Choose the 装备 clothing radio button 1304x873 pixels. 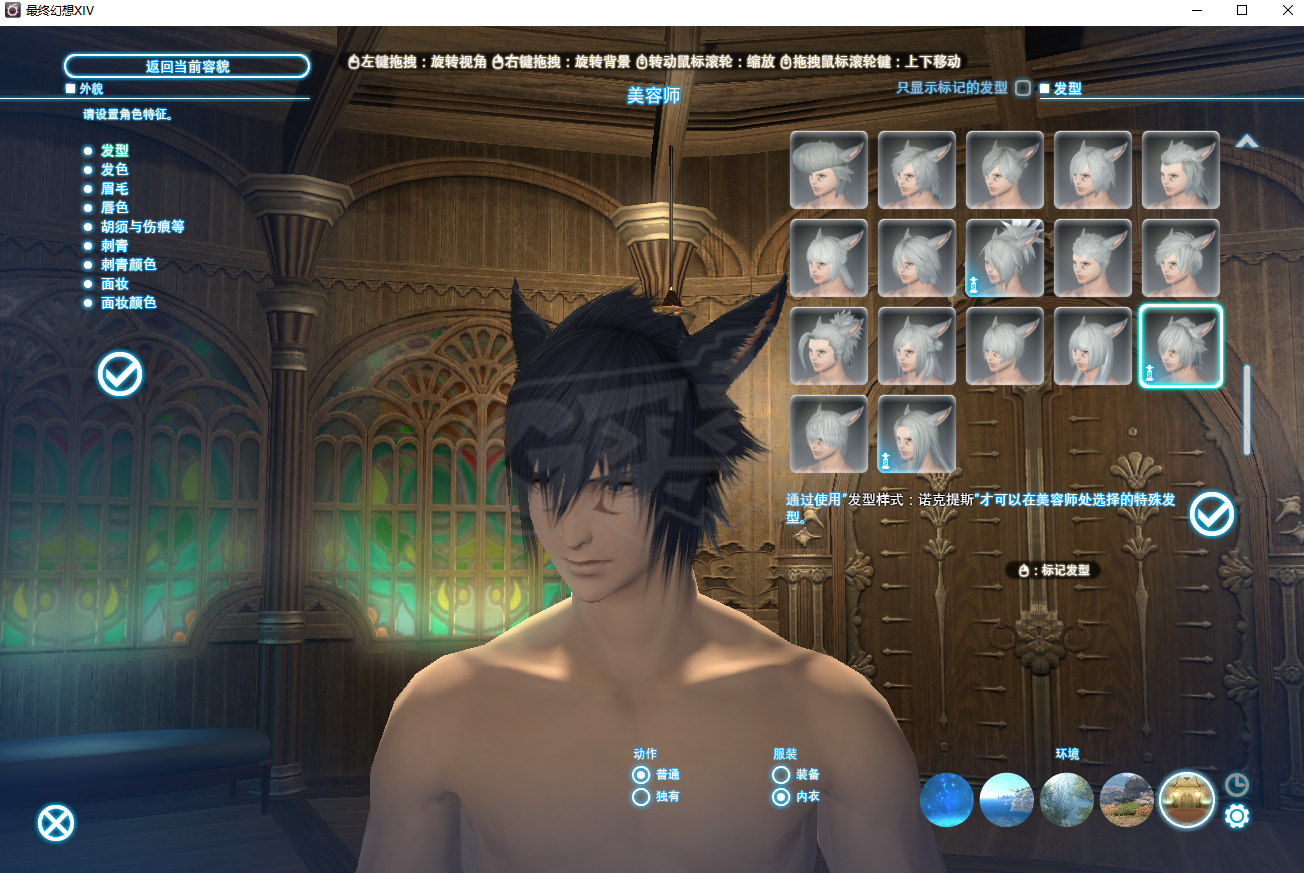coord(781,775)
